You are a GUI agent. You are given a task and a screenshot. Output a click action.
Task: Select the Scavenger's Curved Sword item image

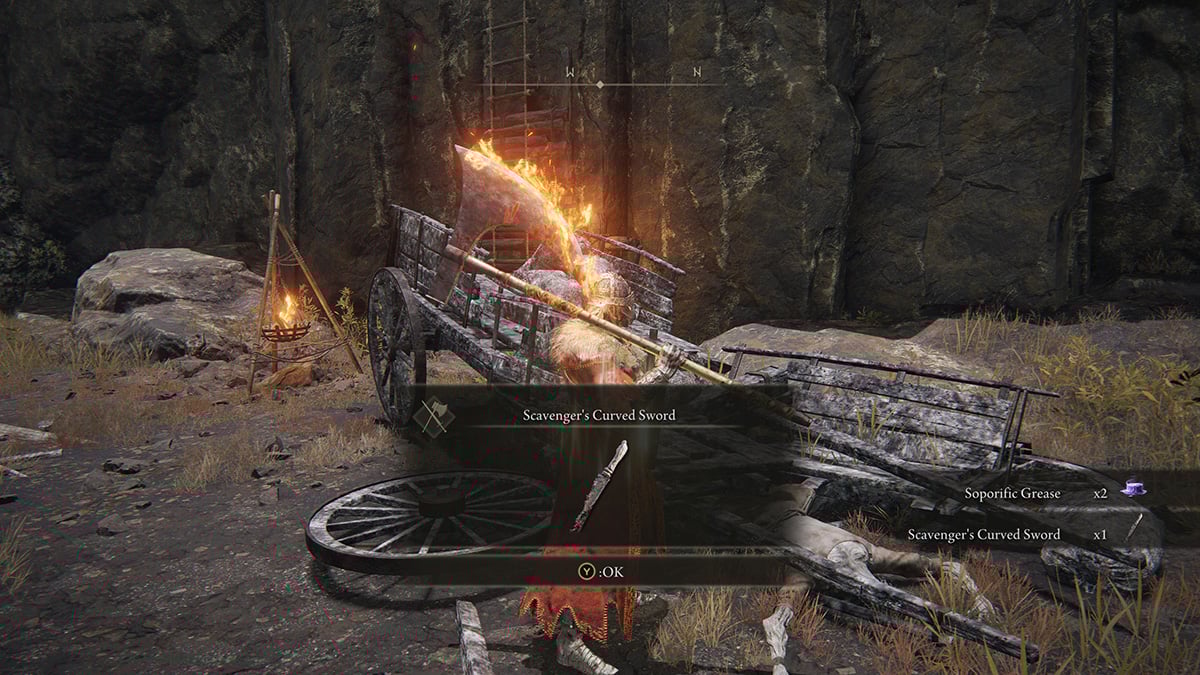click(599, 485)
